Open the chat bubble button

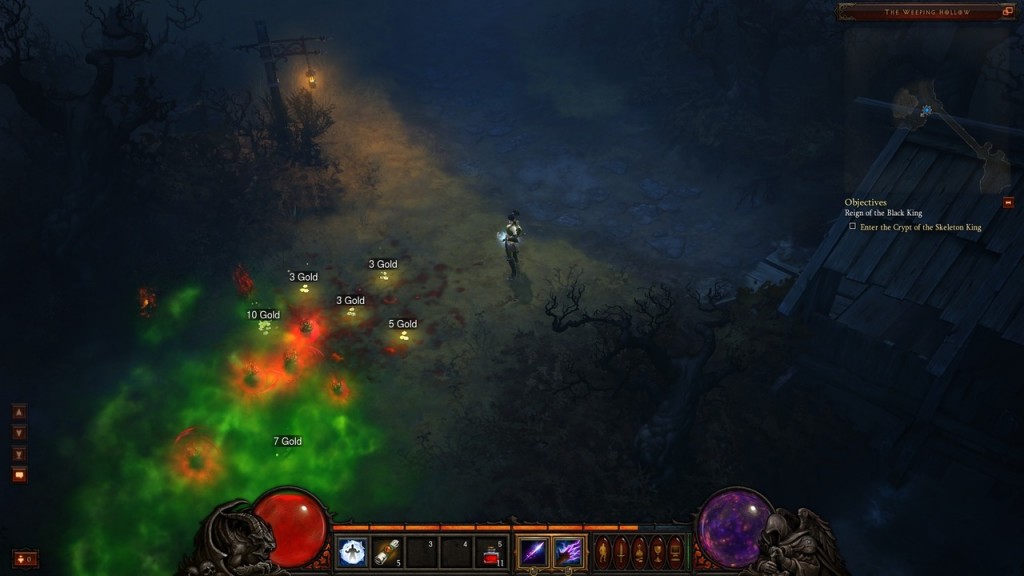coord(19,475)
